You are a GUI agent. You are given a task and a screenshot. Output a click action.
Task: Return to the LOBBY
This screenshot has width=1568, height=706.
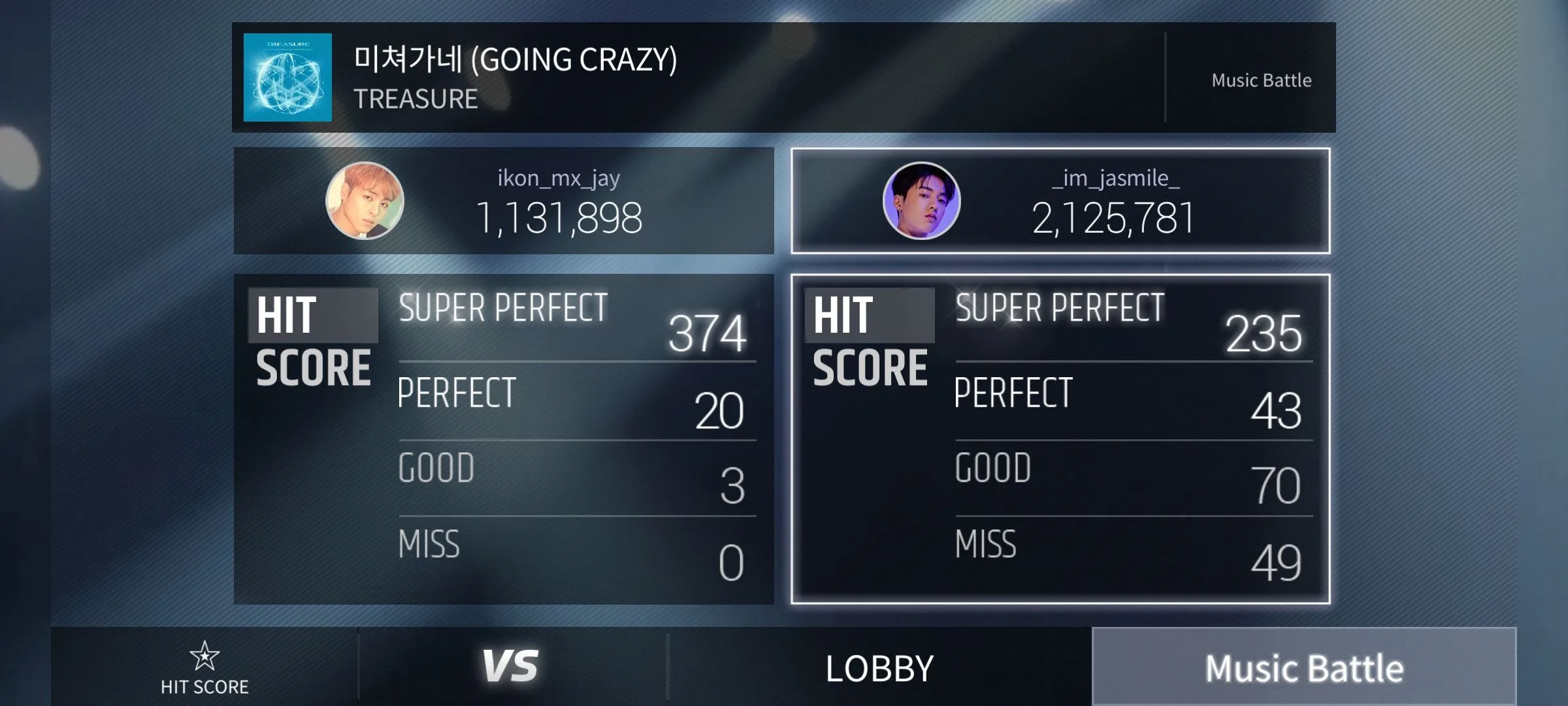[x=879, y=668]
